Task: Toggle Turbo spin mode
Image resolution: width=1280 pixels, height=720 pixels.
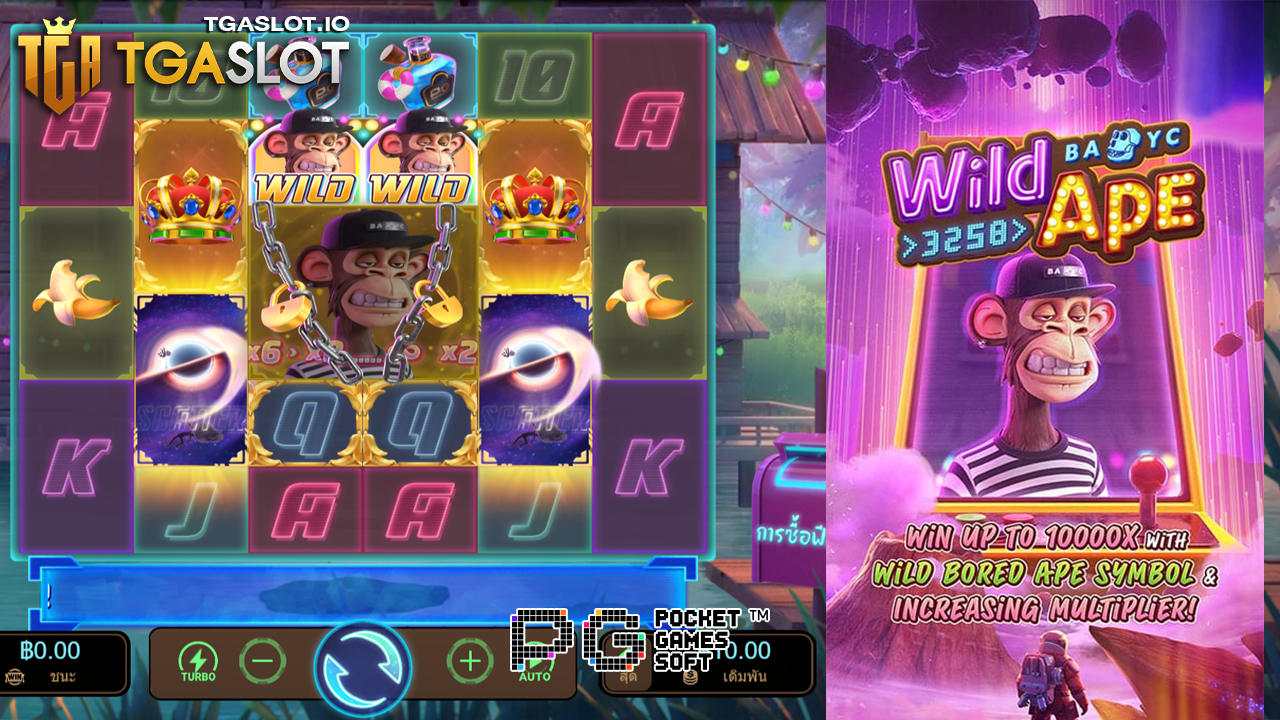Action: pos(198,662)
